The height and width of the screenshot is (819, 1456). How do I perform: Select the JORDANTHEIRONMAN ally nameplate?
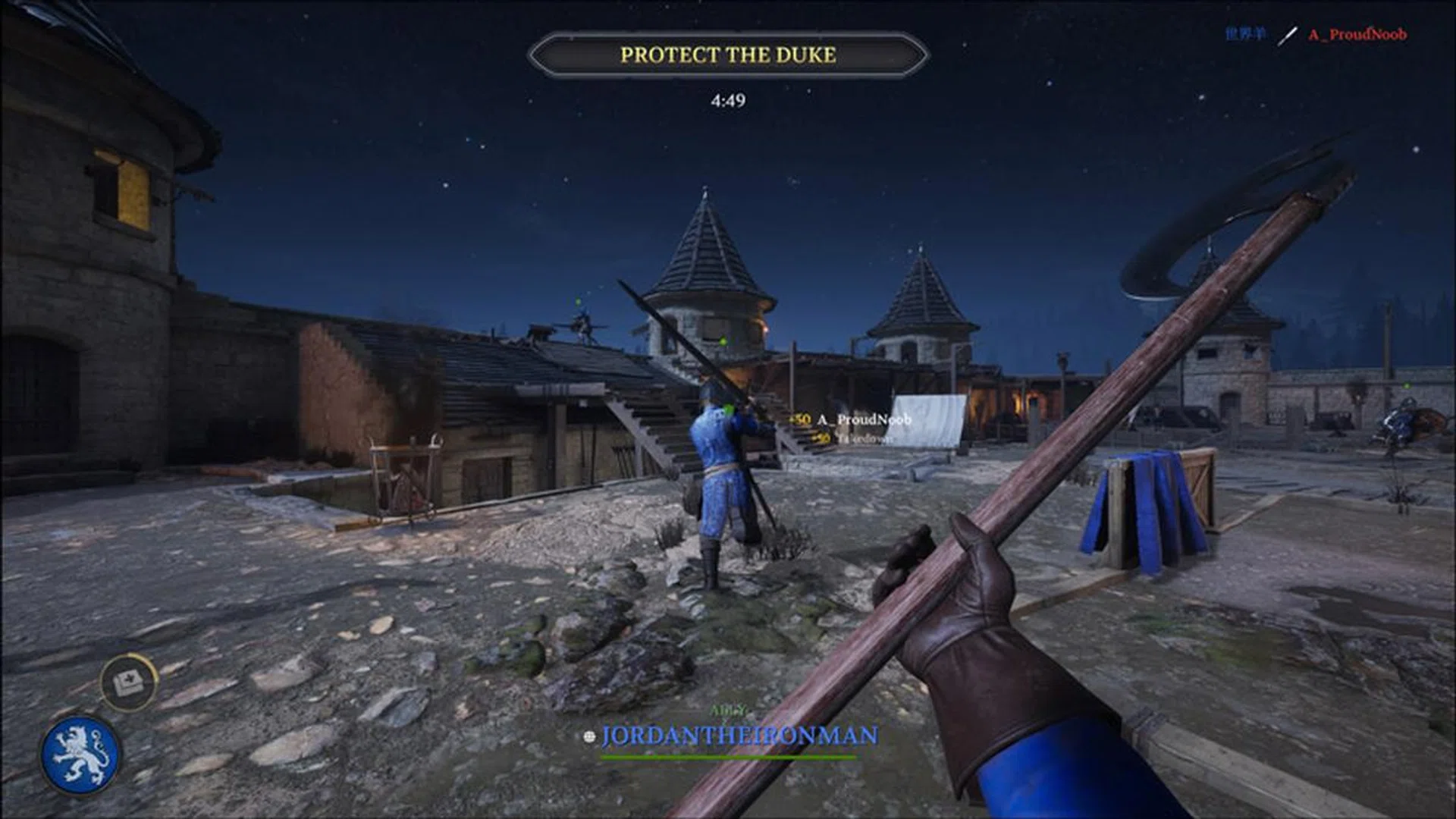(x=739, y=736)
